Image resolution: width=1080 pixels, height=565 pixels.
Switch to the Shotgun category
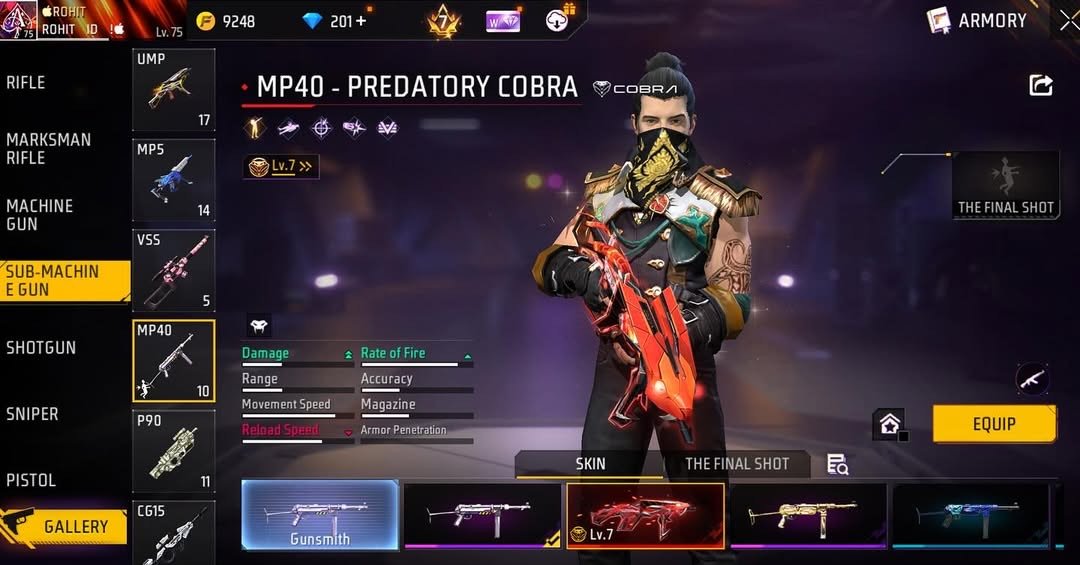coord(41,348)
